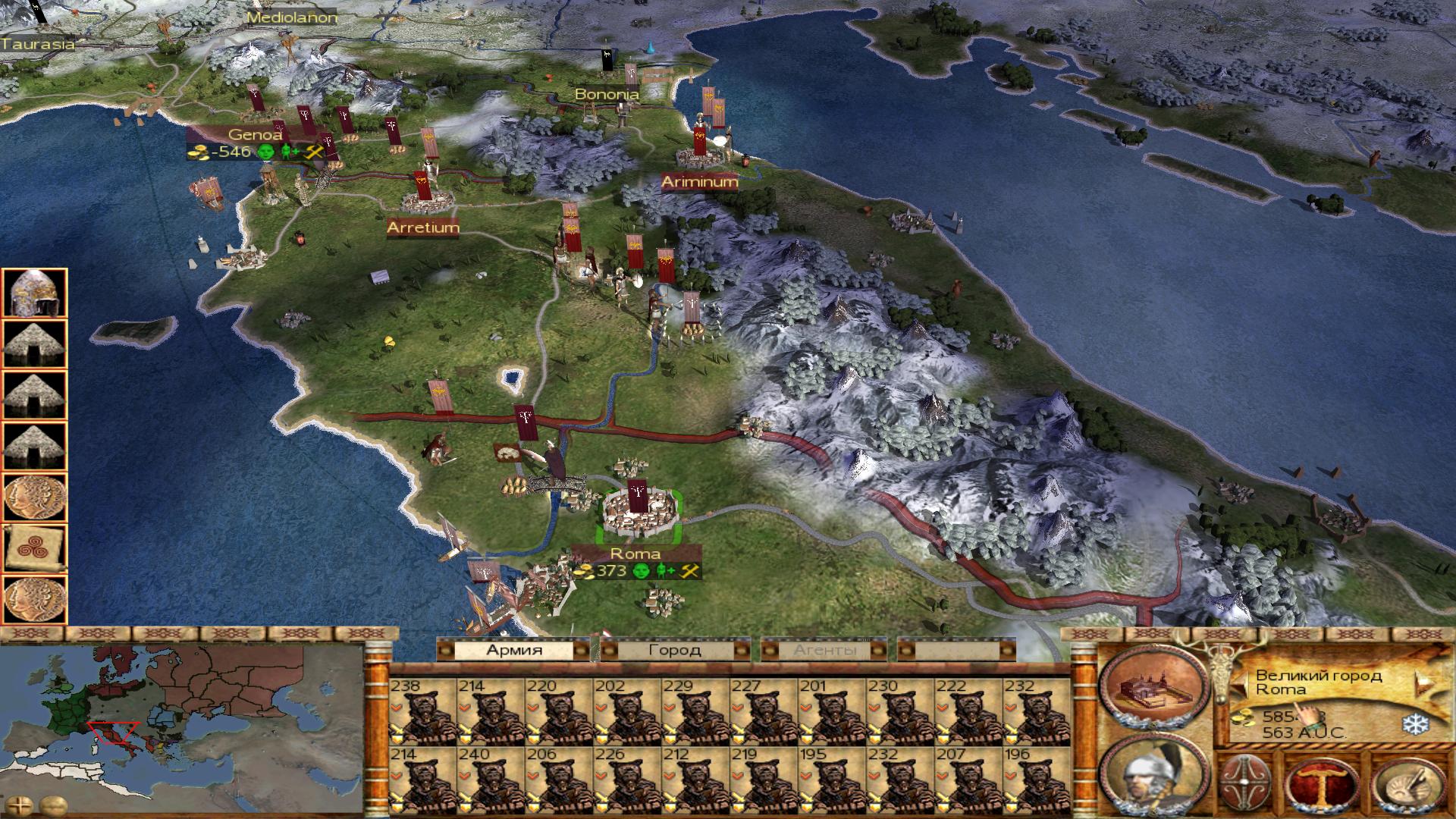Open the helmet event notification
Screen dimensions: 1456x819
pos(35,293)
